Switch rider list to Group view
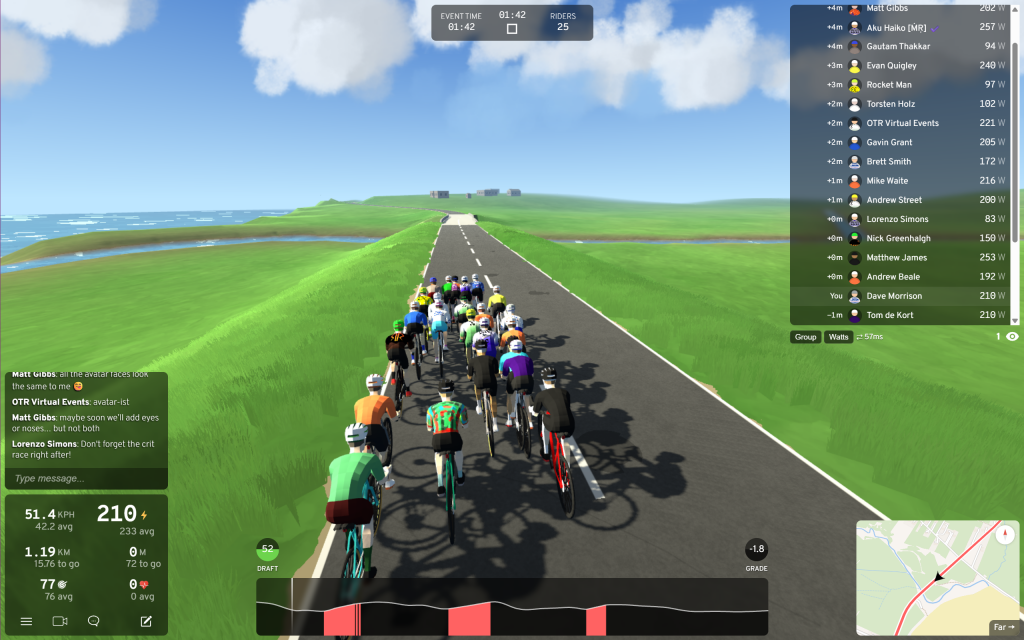Viewport: 1024px width, 640px height. 805,337
